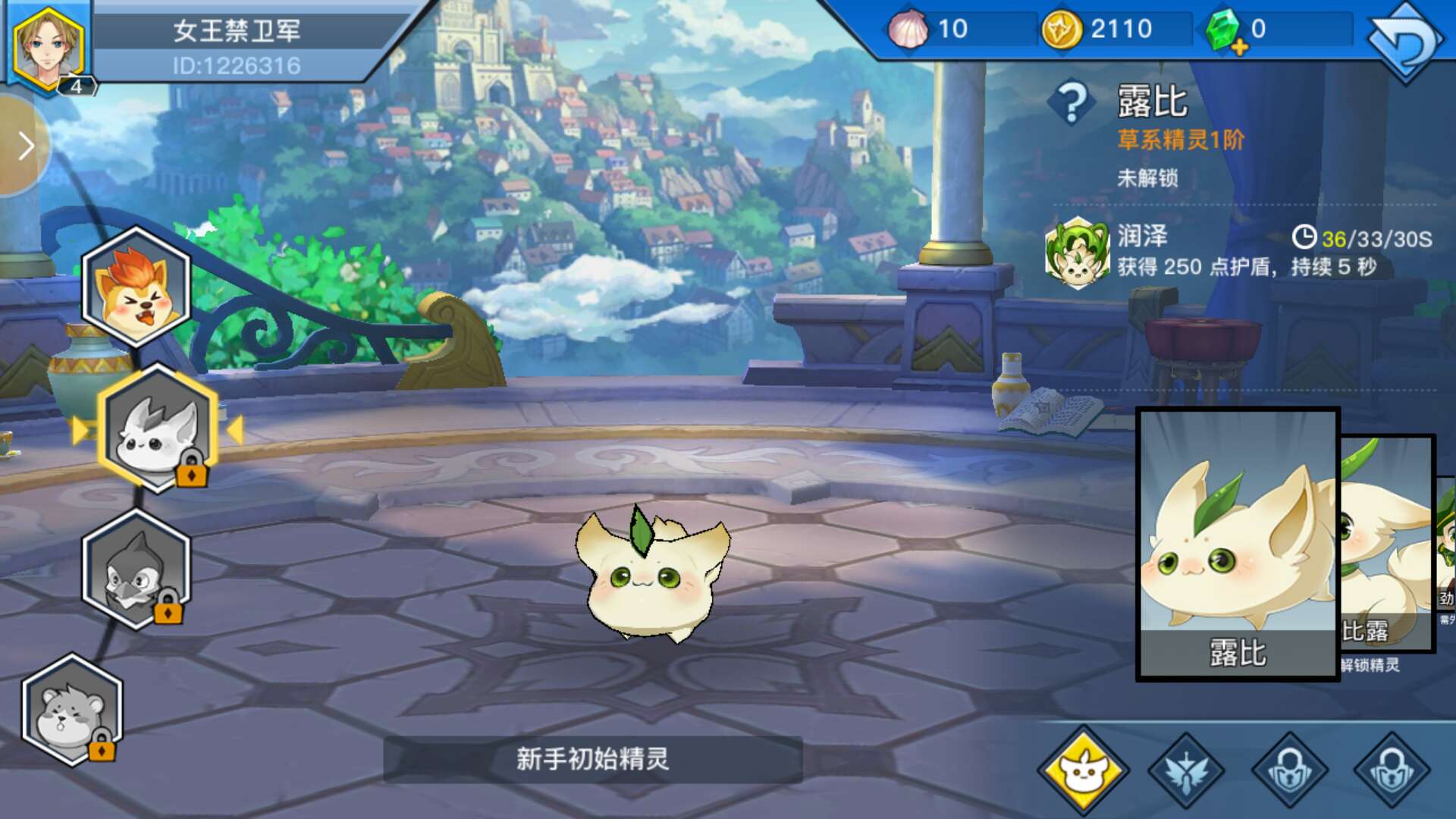Open the question mark help icon
Image resolution: width=1456 pixels, height=819 pixels.
(x=1072, y=103)
